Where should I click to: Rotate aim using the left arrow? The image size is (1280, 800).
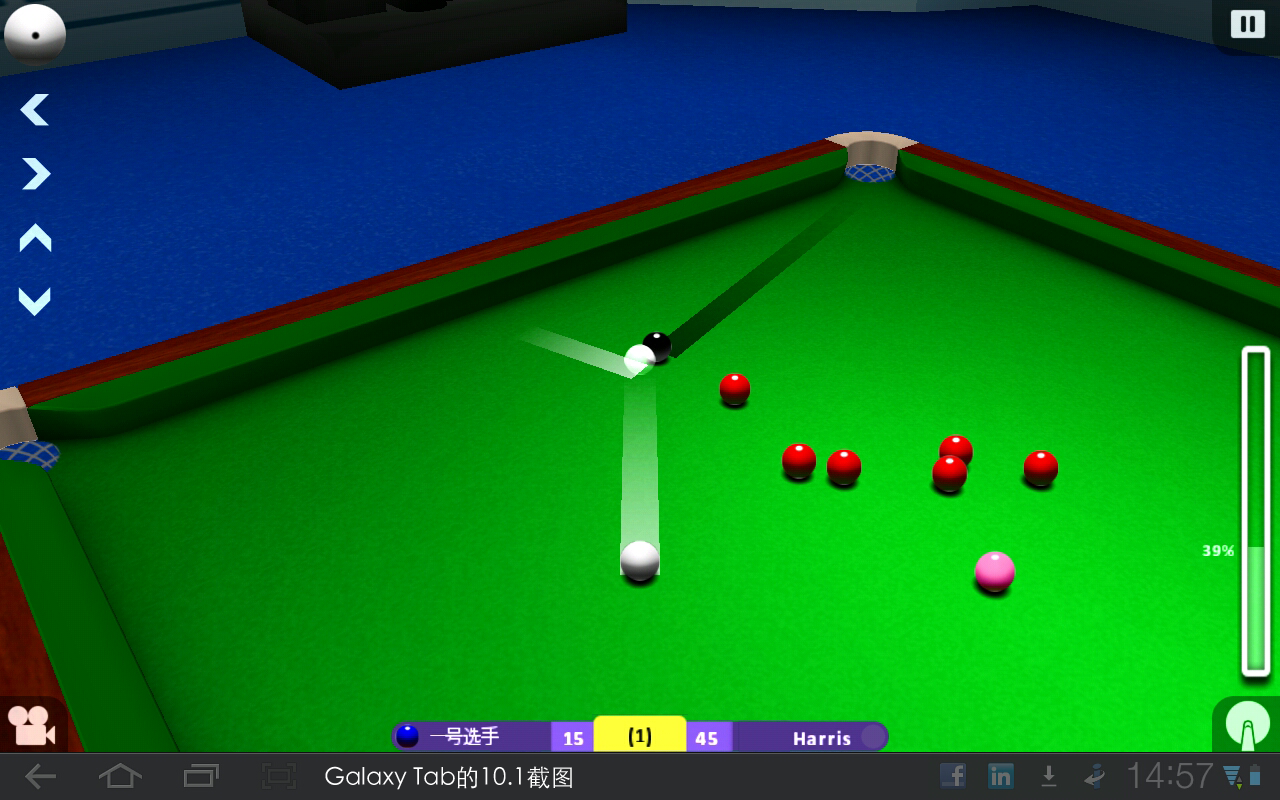[x=33, y=110]
